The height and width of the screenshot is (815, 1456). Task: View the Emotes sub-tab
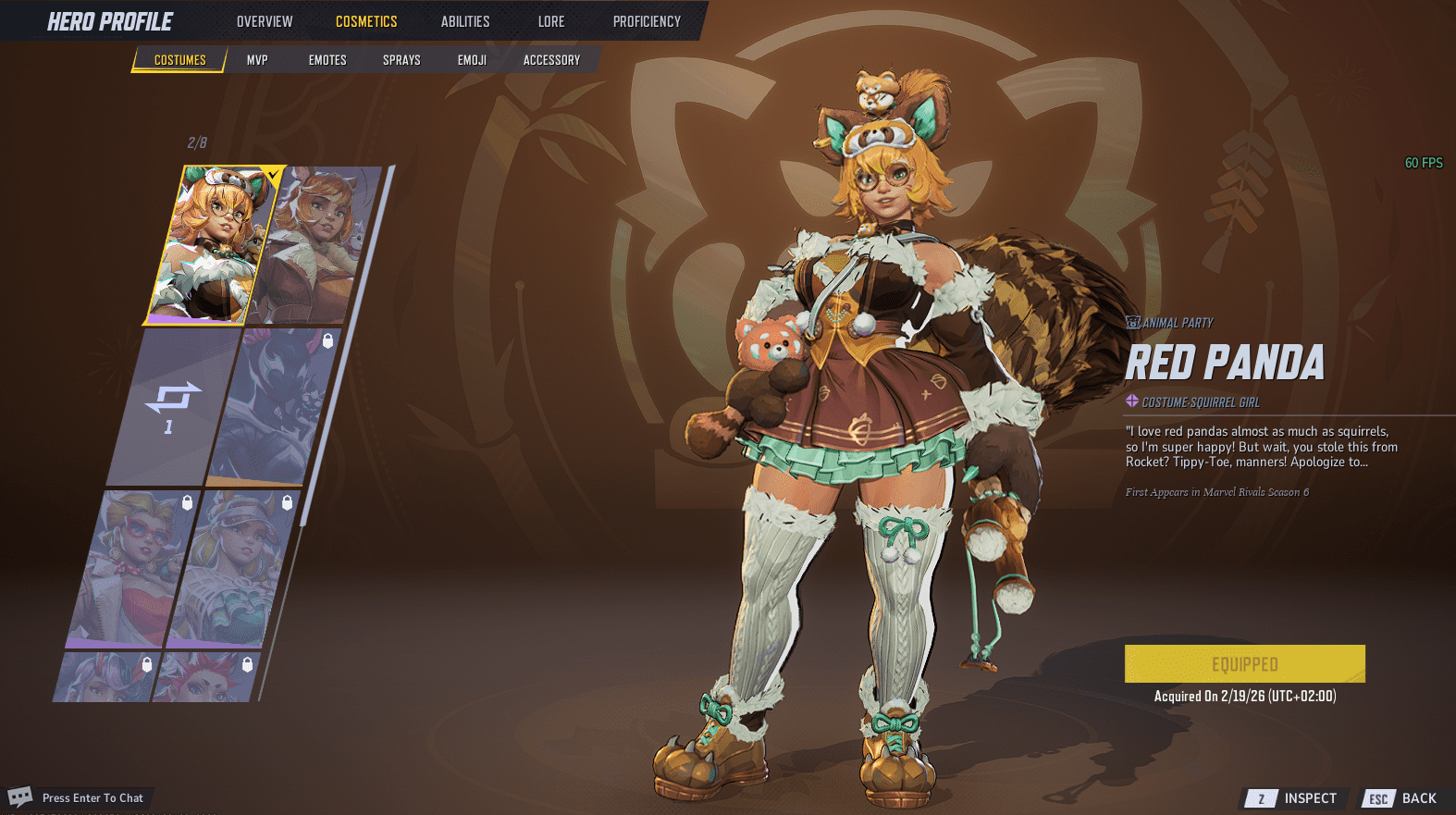[x=327, y=60]
